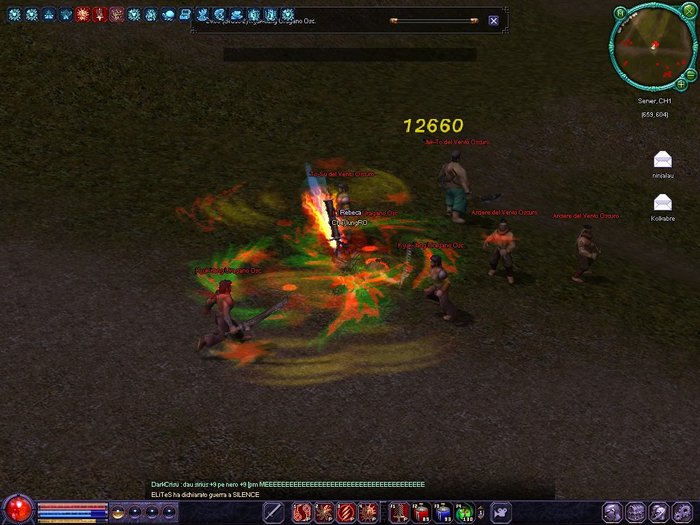Open the whisper envelope from ninialau
The height and width of the screenshot is (525, 700).
coord(662,159)
